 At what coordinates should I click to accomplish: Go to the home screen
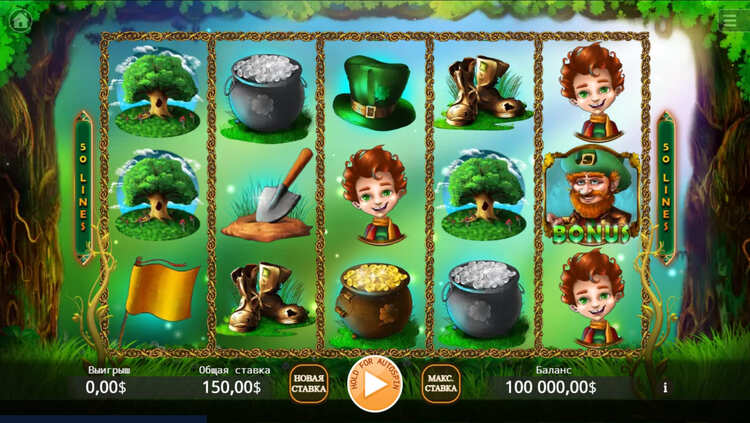tap(19, 20)
